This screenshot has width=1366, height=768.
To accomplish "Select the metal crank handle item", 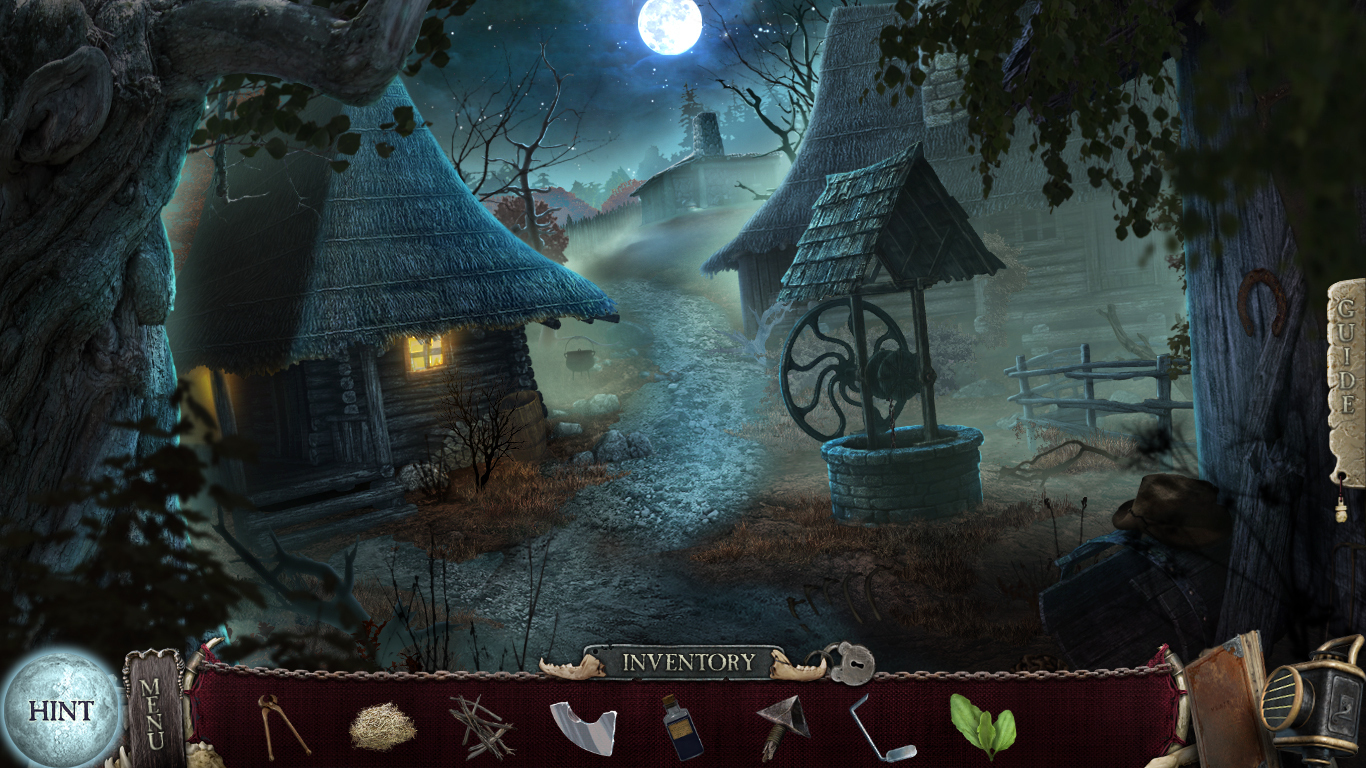I will (x=880, y=727).
